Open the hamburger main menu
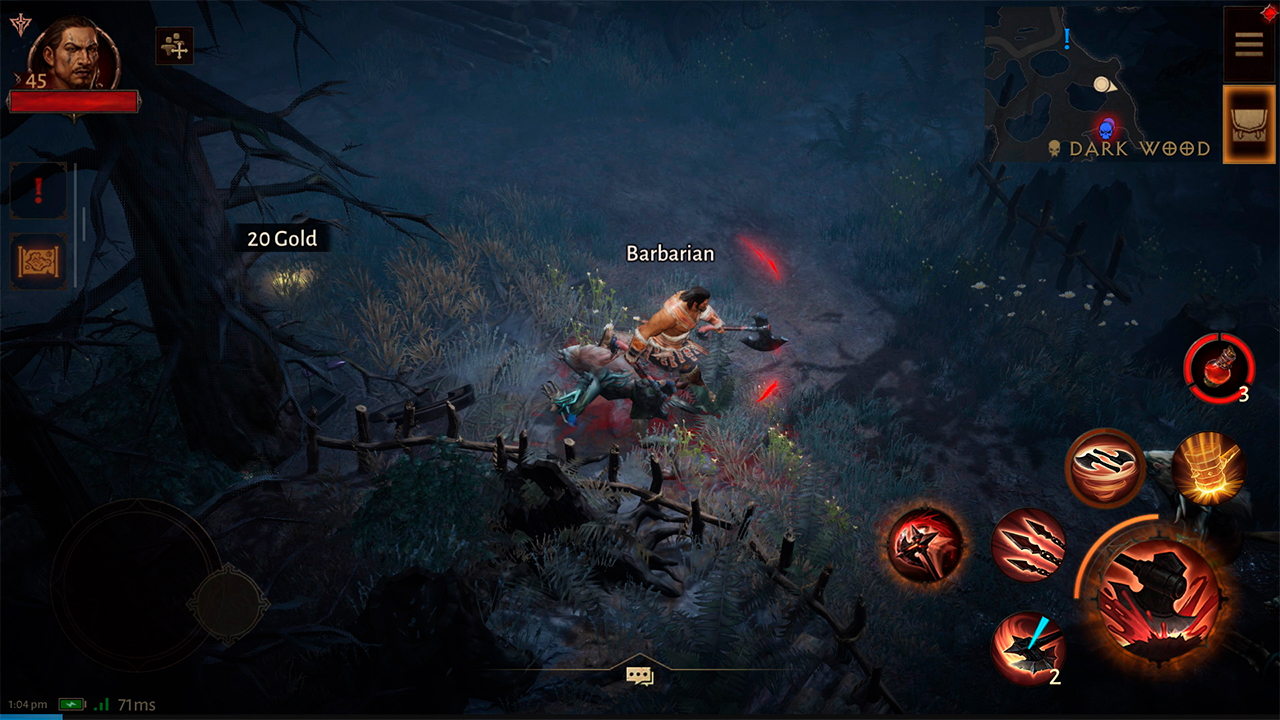1280x720 pixels. [x=1249, y=44]
